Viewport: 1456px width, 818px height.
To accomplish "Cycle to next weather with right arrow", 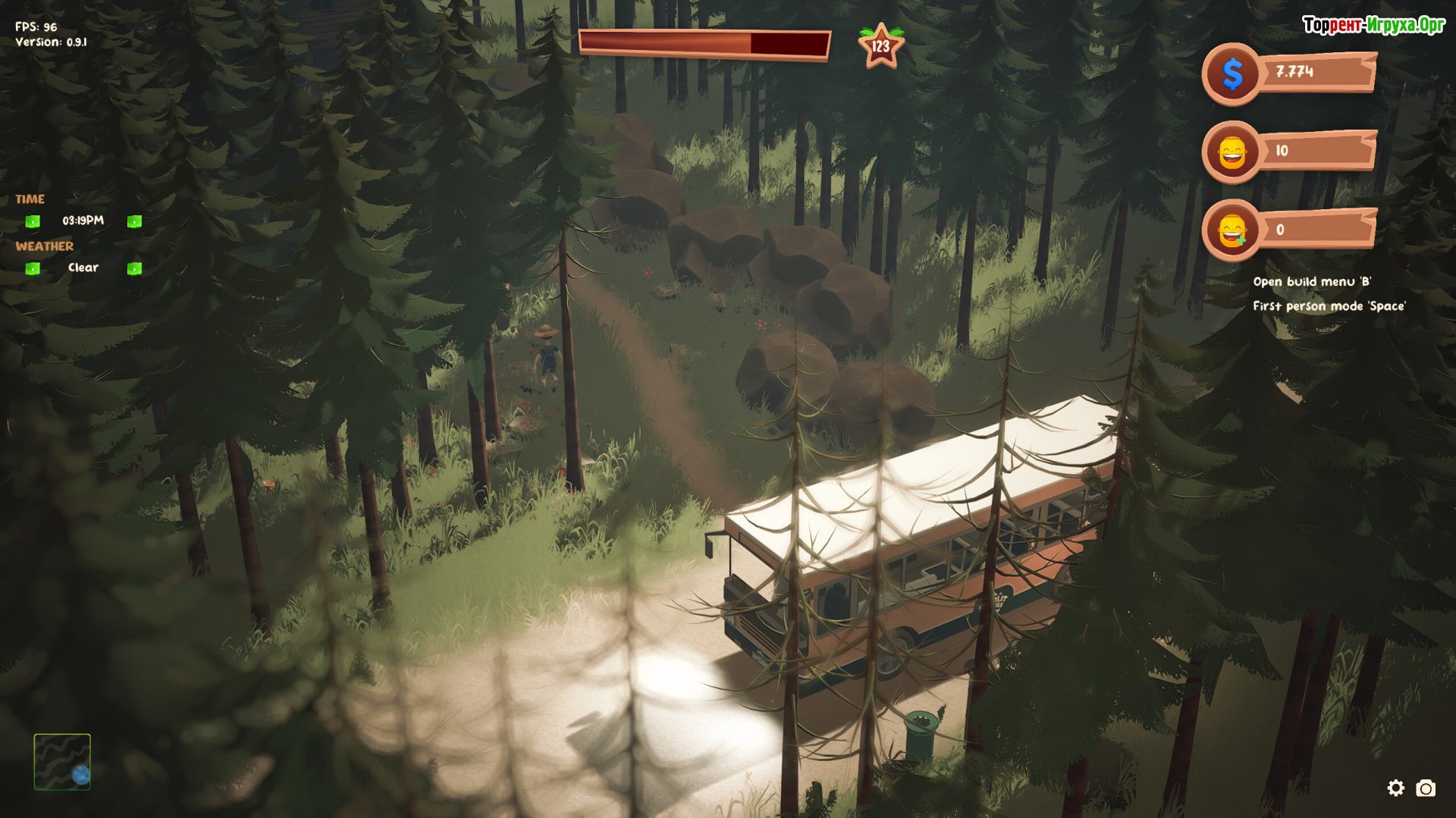I will pyautogui.click(x=134, y=268).
